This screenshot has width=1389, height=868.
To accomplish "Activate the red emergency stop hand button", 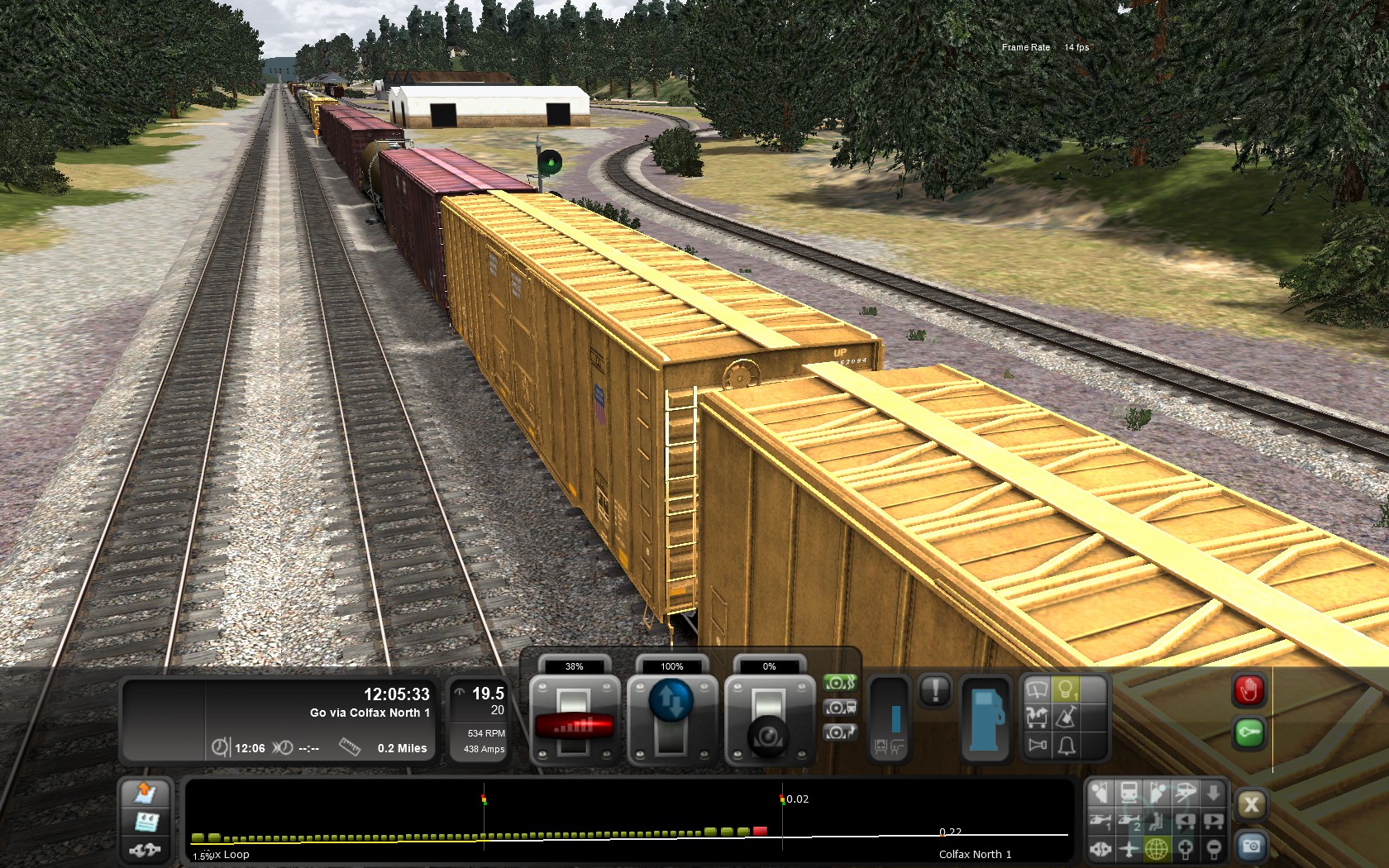I will click(x=1248, y=690).
